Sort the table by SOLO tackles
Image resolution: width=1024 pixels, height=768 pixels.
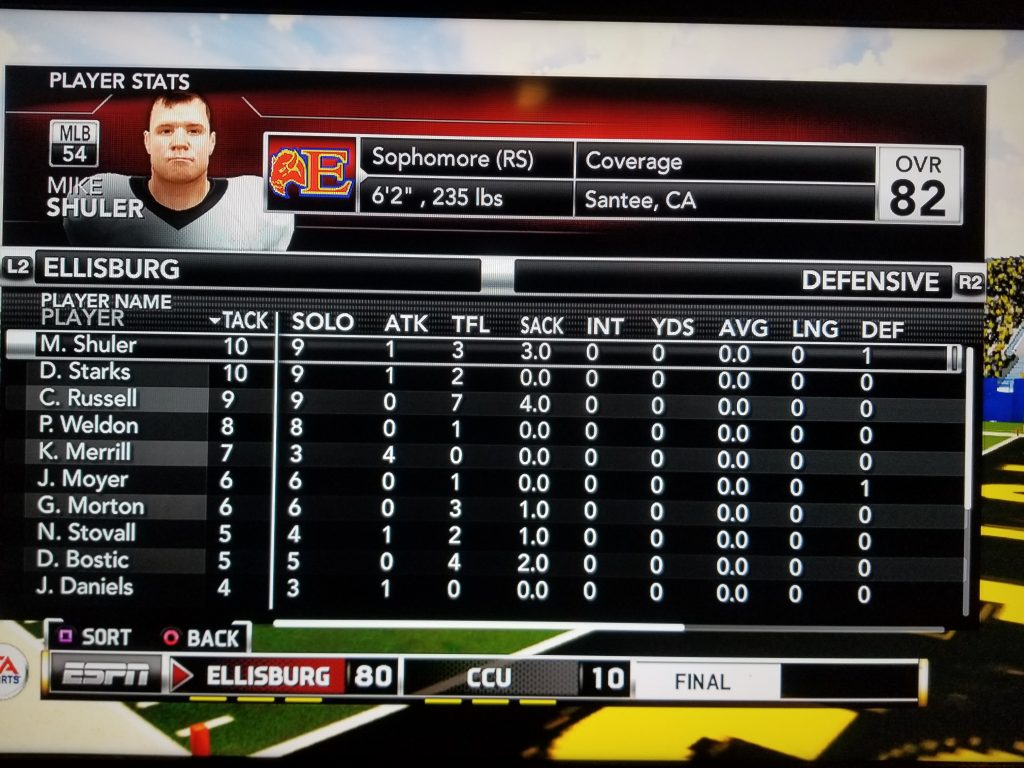322,322
